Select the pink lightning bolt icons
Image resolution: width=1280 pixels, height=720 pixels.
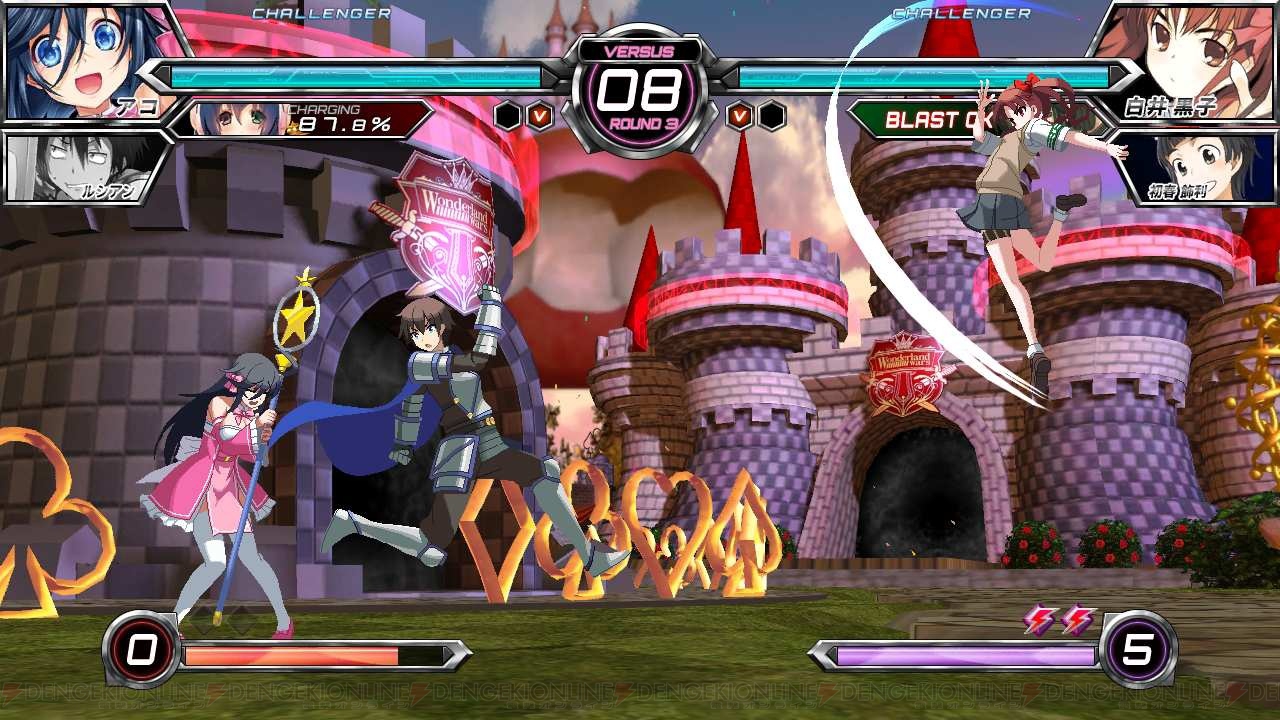click(1060, 621)
